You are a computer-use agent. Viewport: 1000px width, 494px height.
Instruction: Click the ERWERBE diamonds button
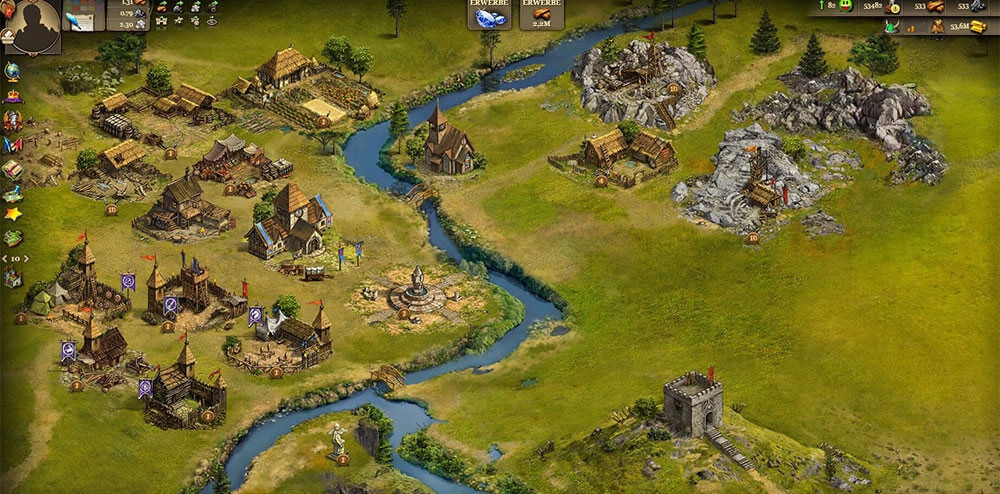pyautogui.click(x=488, y=14)
